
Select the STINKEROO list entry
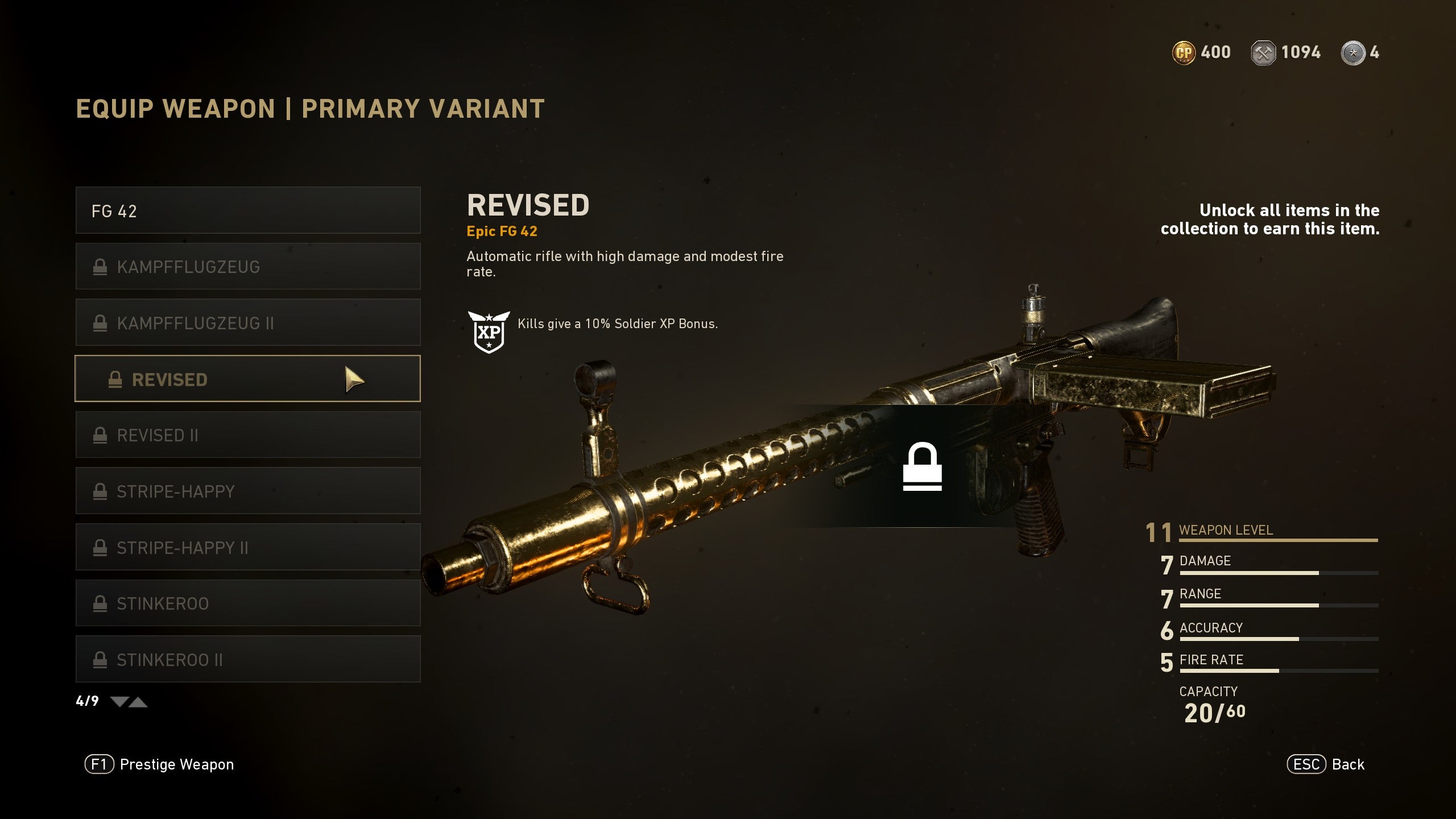pos(247,603)
